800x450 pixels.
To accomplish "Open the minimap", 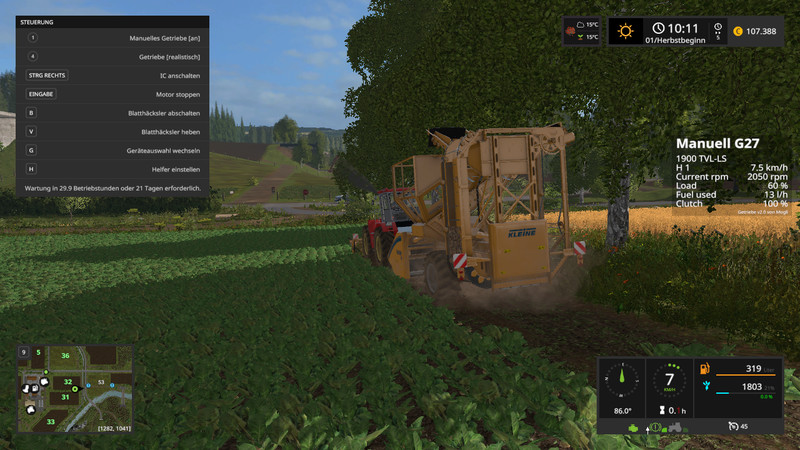I will (x=76, y=390).
